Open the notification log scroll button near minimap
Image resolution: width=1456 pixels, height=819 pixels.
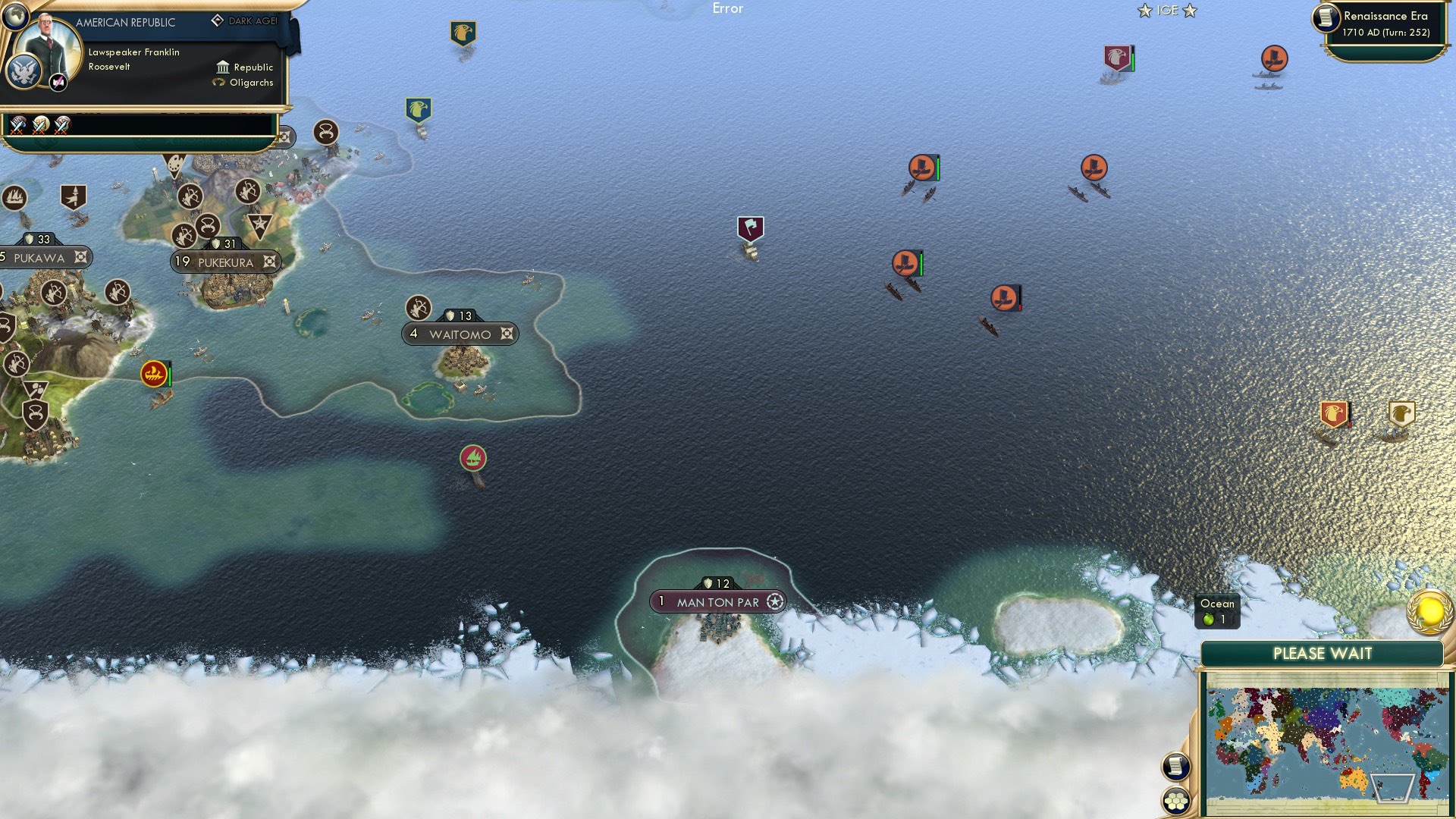(1176, 766)
